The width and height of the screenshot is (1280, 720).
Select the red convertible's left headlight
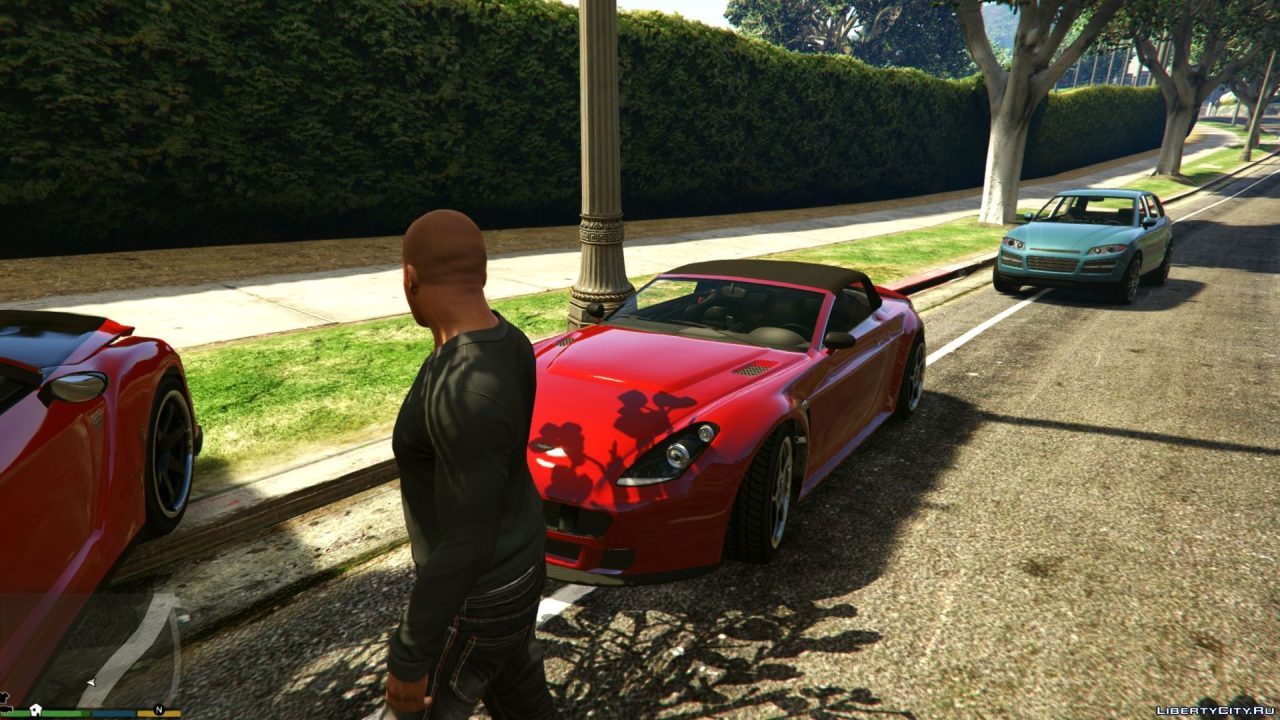pyautogui.click(x=676, y=453)
